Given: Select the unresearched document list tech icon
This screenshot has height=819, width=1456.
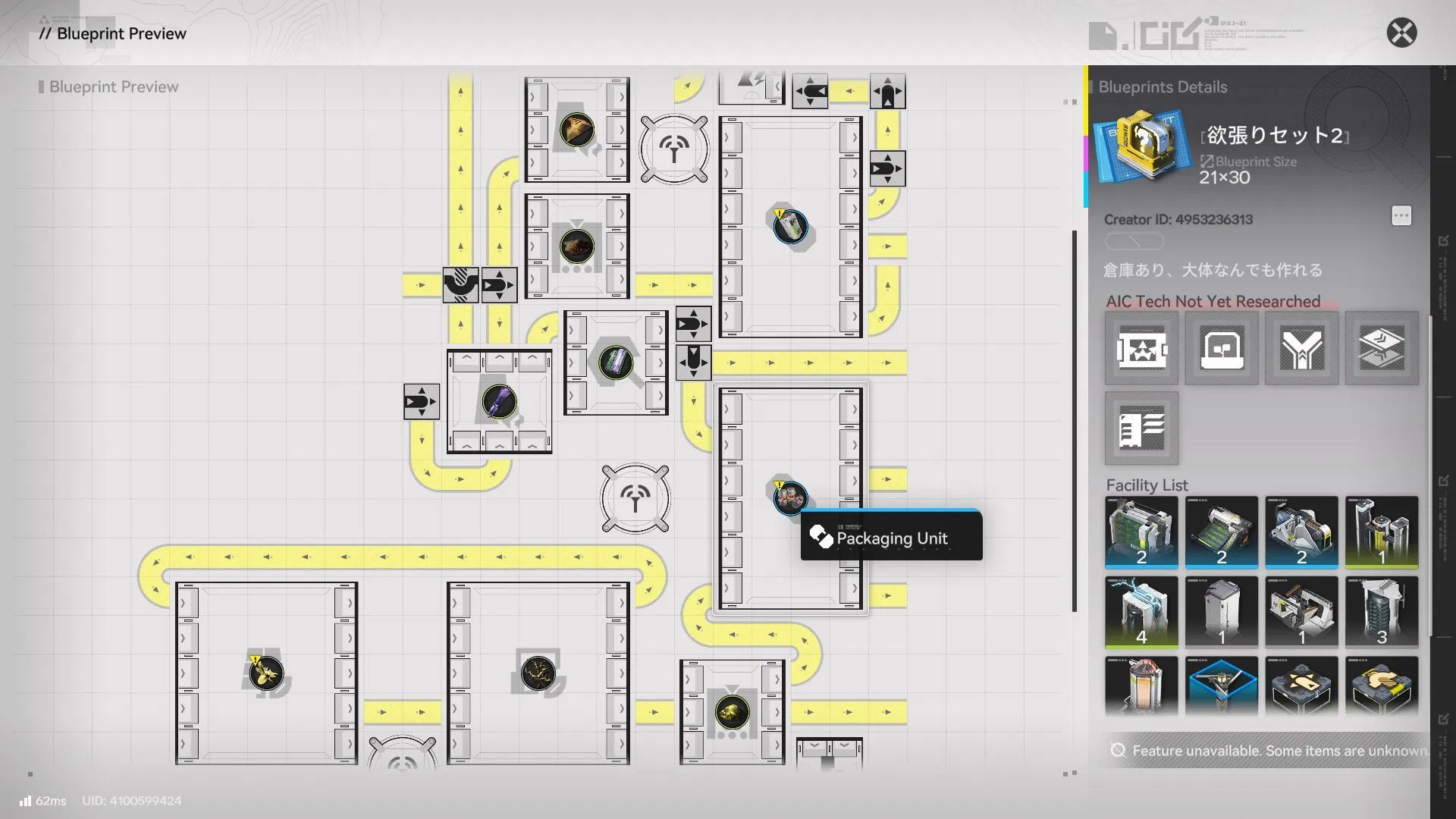Looking at the screenshot, I should point(1141,428).
